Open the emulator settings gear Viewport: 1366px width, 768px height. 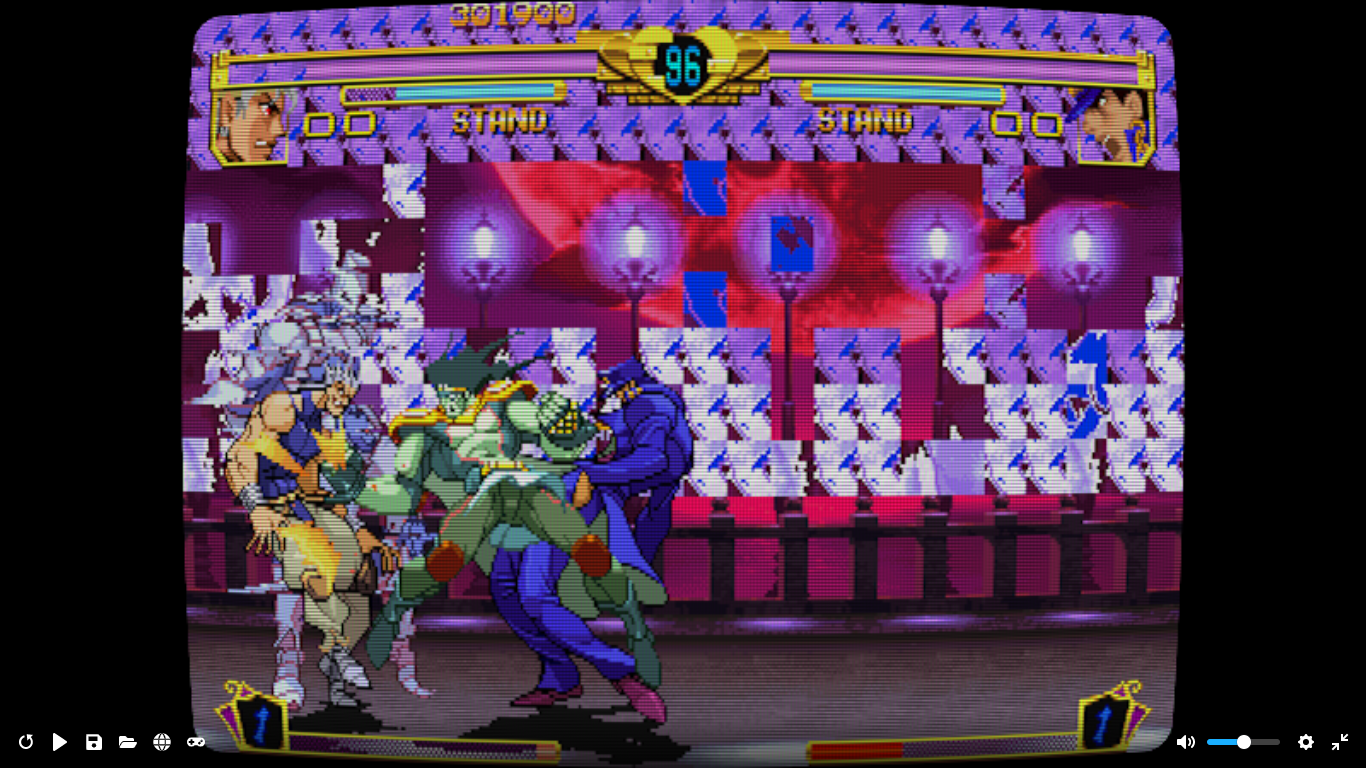tap(1306, 742)
